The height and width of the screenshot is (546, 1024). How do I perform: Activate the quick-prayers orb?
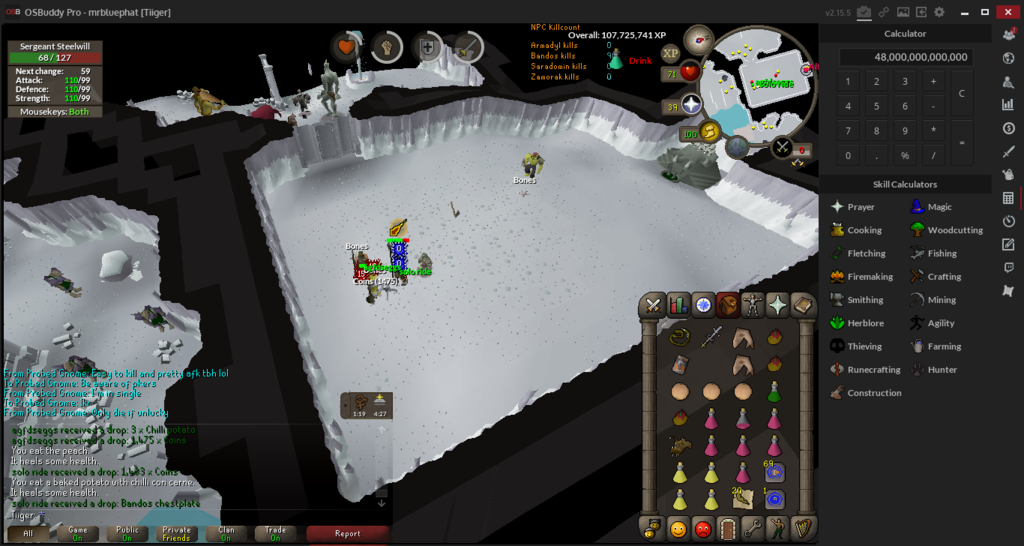pos(692,105)
